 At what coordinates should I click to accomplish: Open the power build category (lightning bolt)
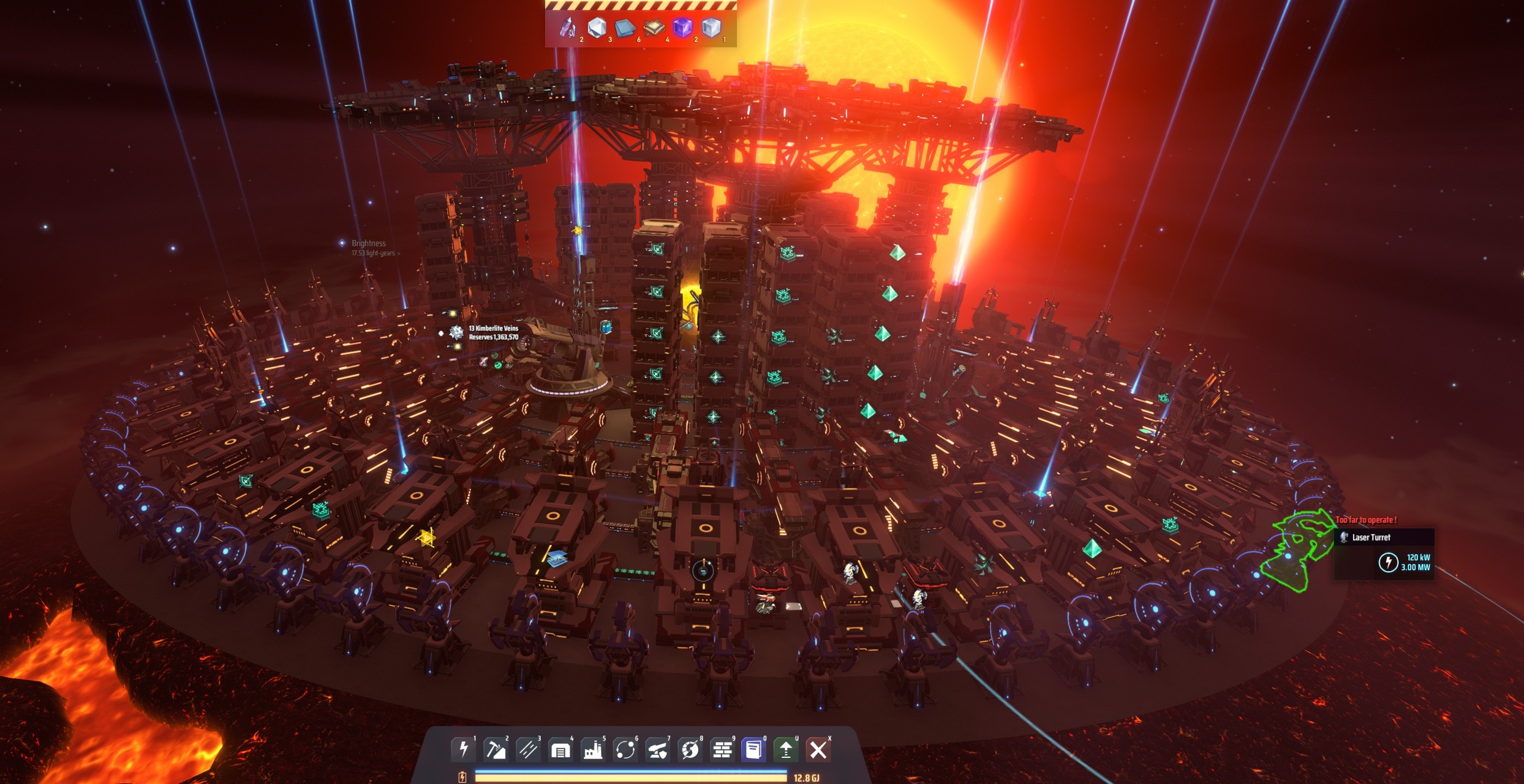(x=463, y=750)
